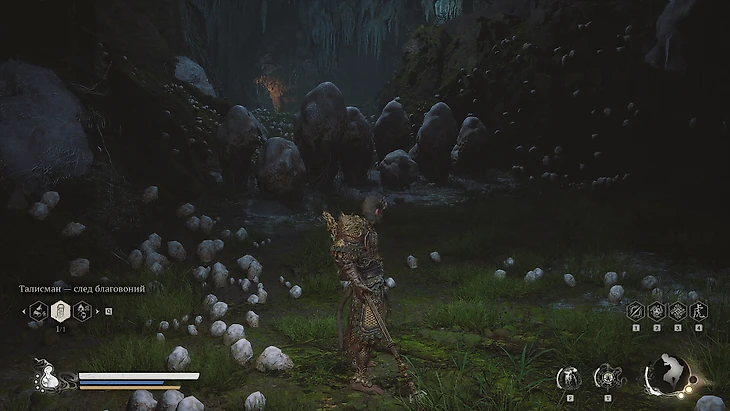Select the highlighted incense trail talisman slot

(x=59, y=310)
